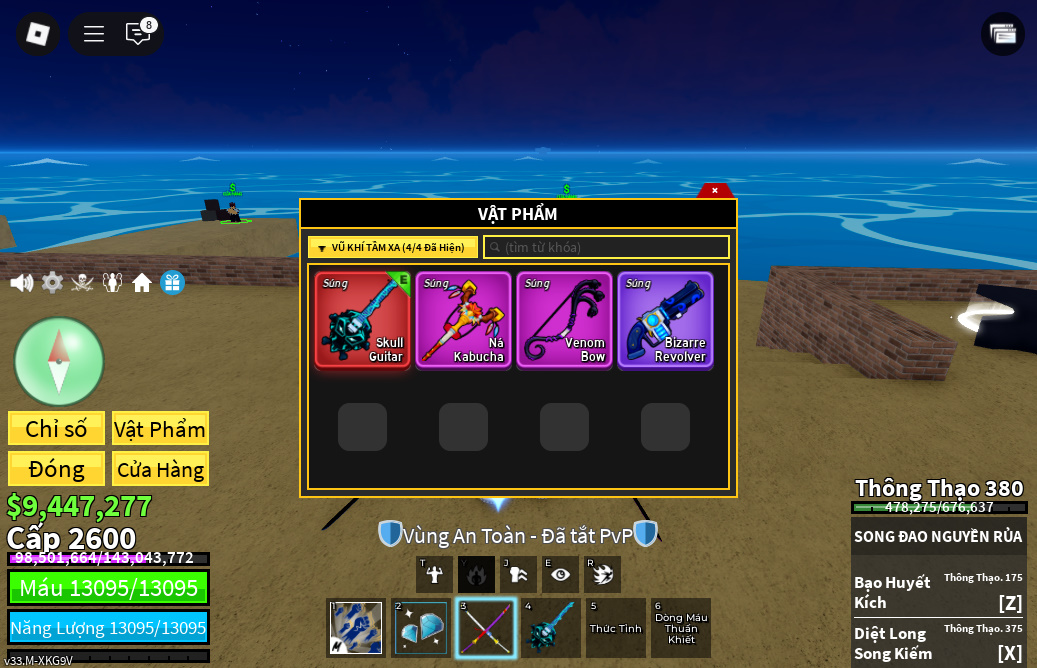This screenshot has width=1037, height=668.
Task: Focus the inventory keyword search field
Action: pyautogui.click(x=607, y=247)
